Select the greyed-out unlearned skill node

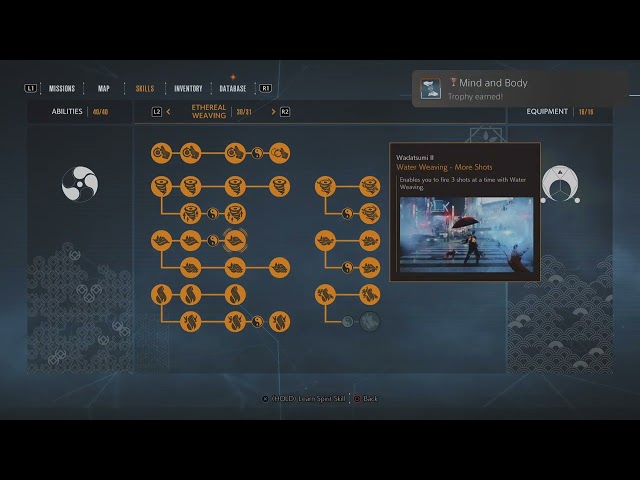pos(369,321)
